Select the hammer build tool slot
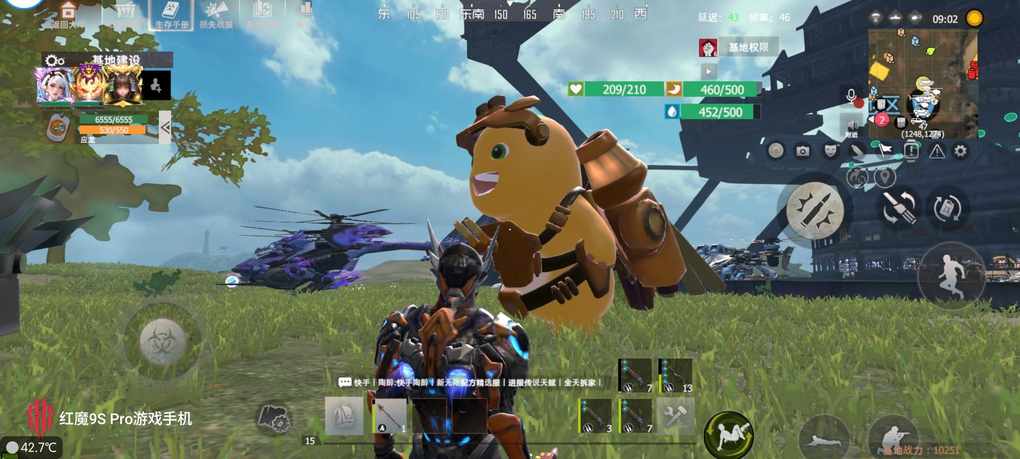The width and height of the screenshot is (1020, 459). pyautogui.click(x=677, y=414)
